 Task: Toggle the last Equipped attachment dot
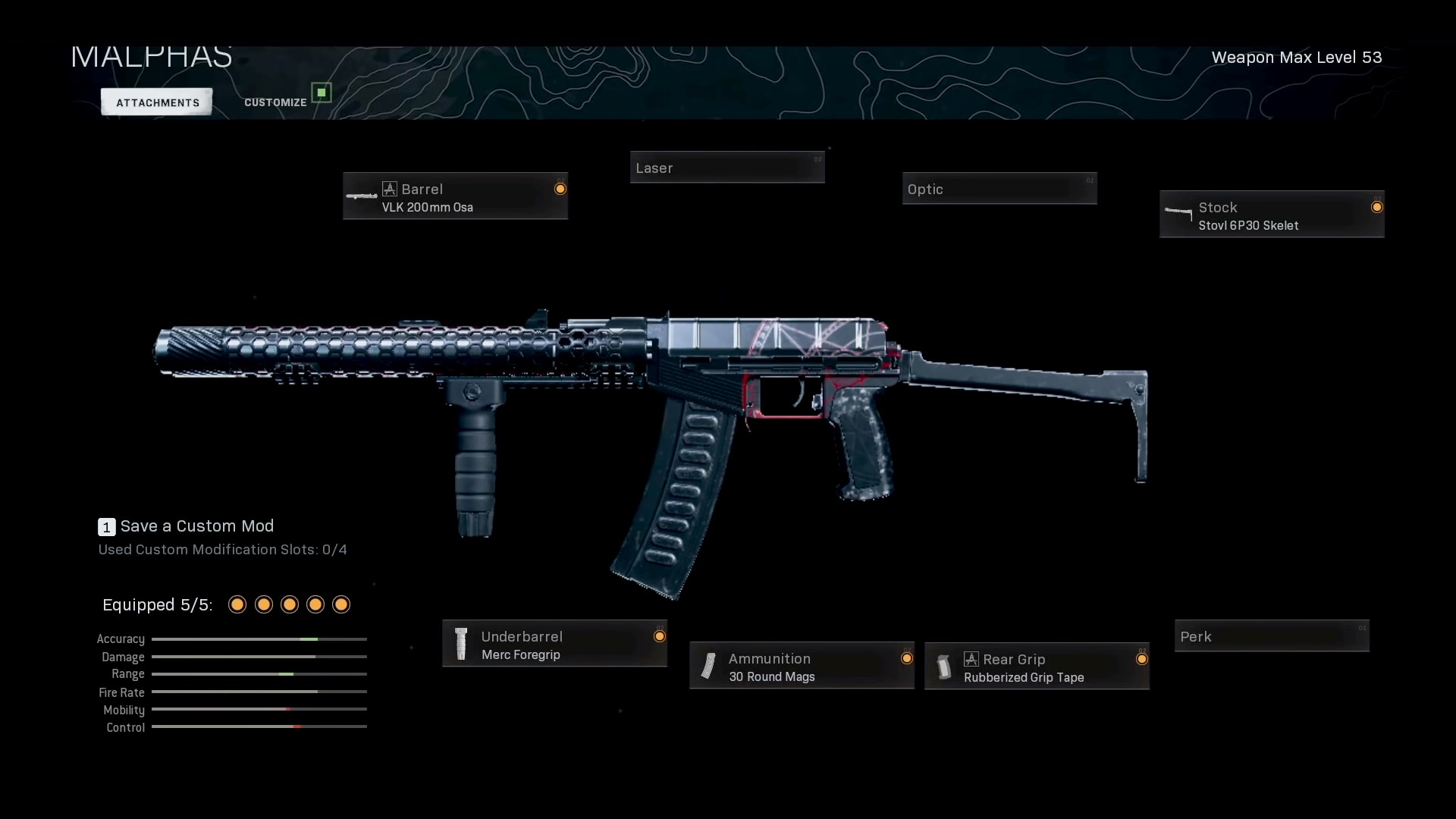coord(340,604)
